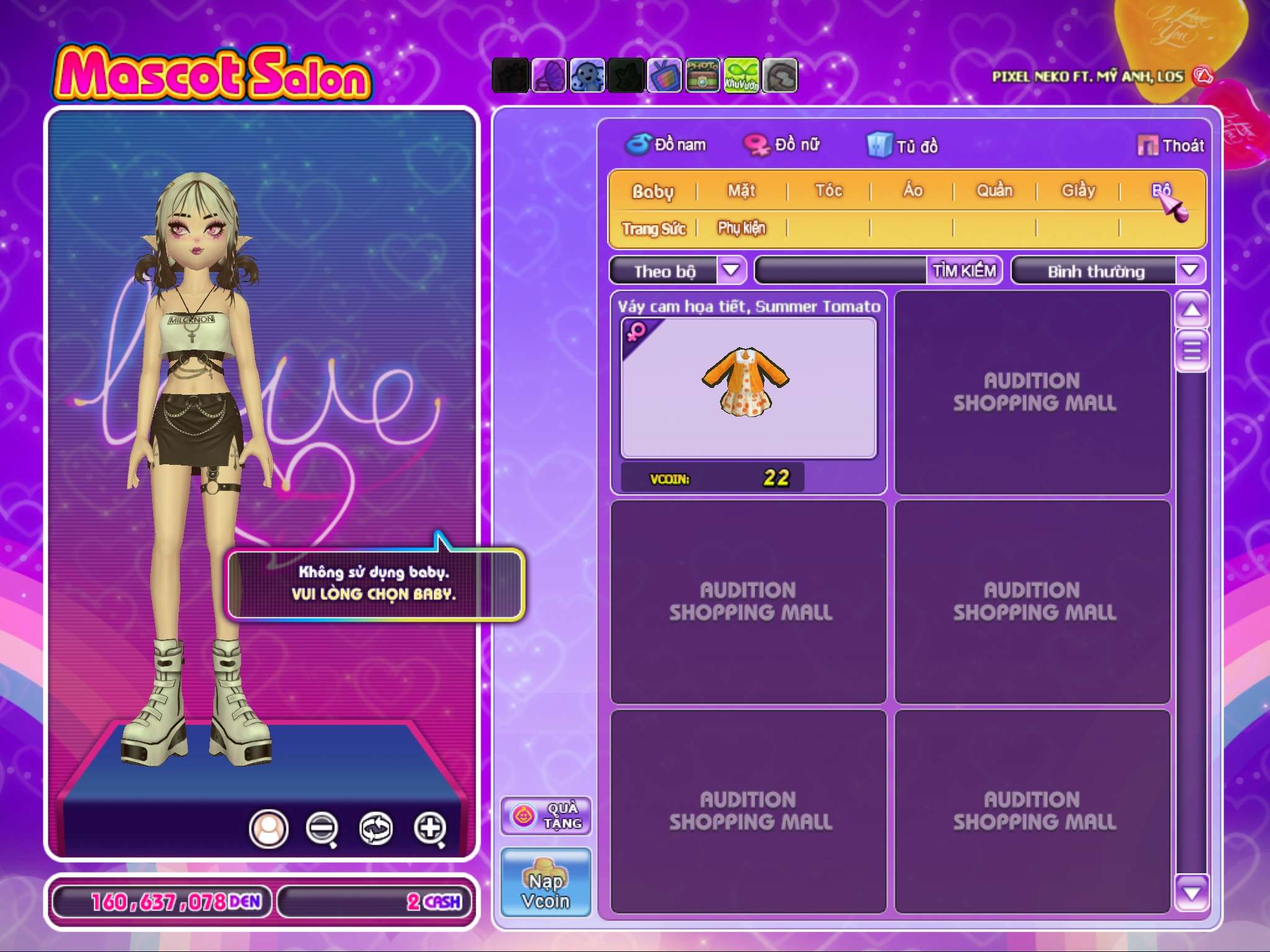Select the Mặt tab

[742, 191]
